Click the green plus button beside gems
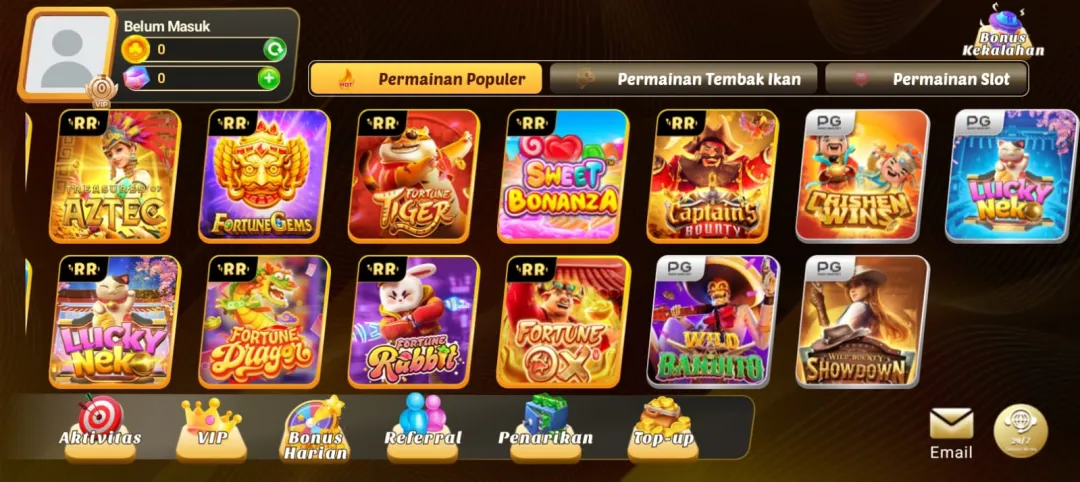1080x482 pixels. coord(268,78)
